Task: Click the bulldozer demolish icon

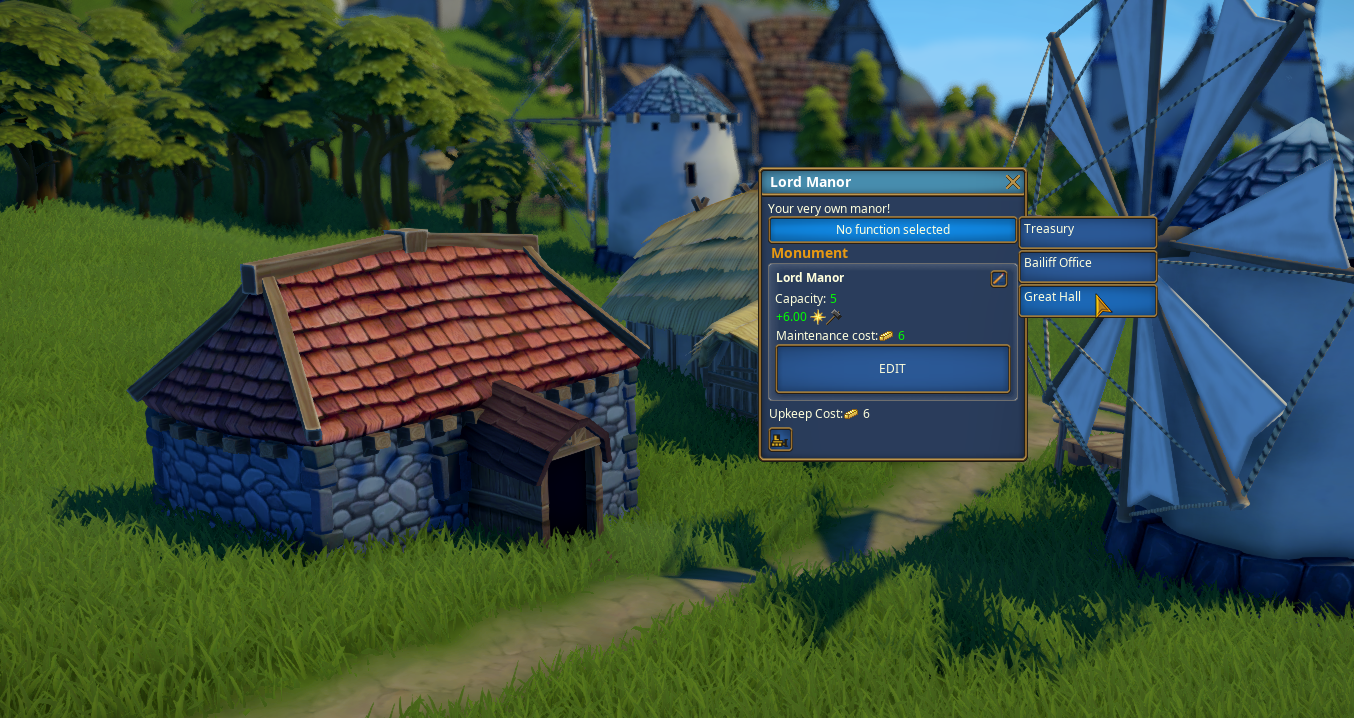Action: pyautogui.click(x=780, y=439)
